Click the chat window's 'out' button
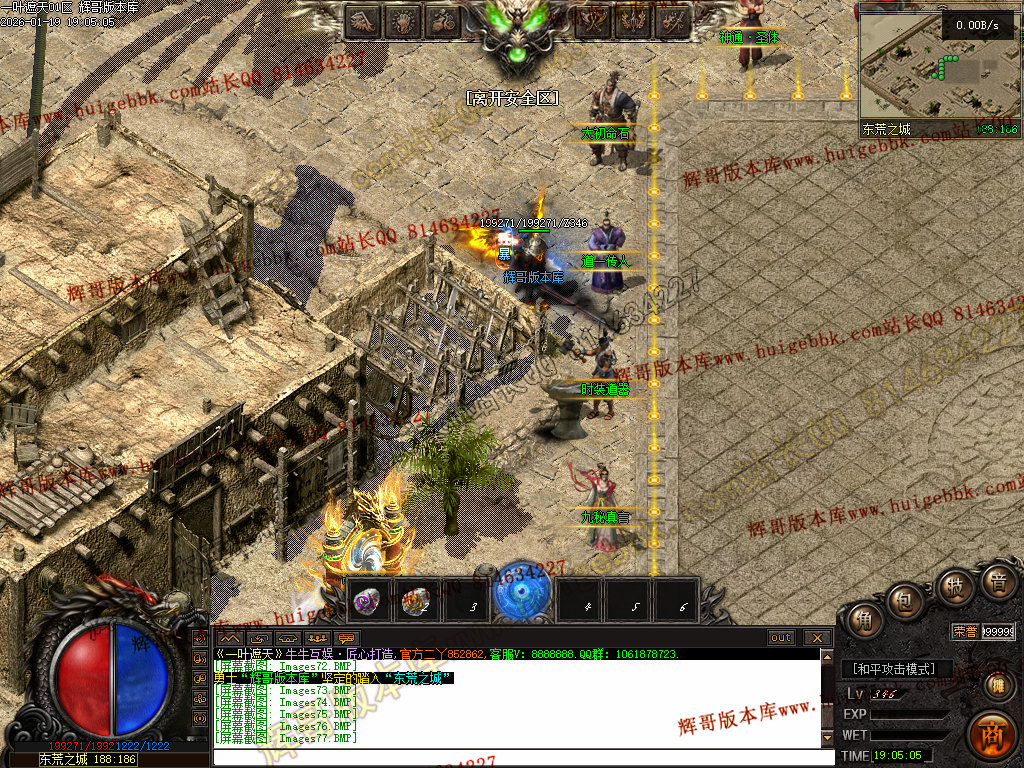The image size is (1024, 768). click(x=781, y=638)
